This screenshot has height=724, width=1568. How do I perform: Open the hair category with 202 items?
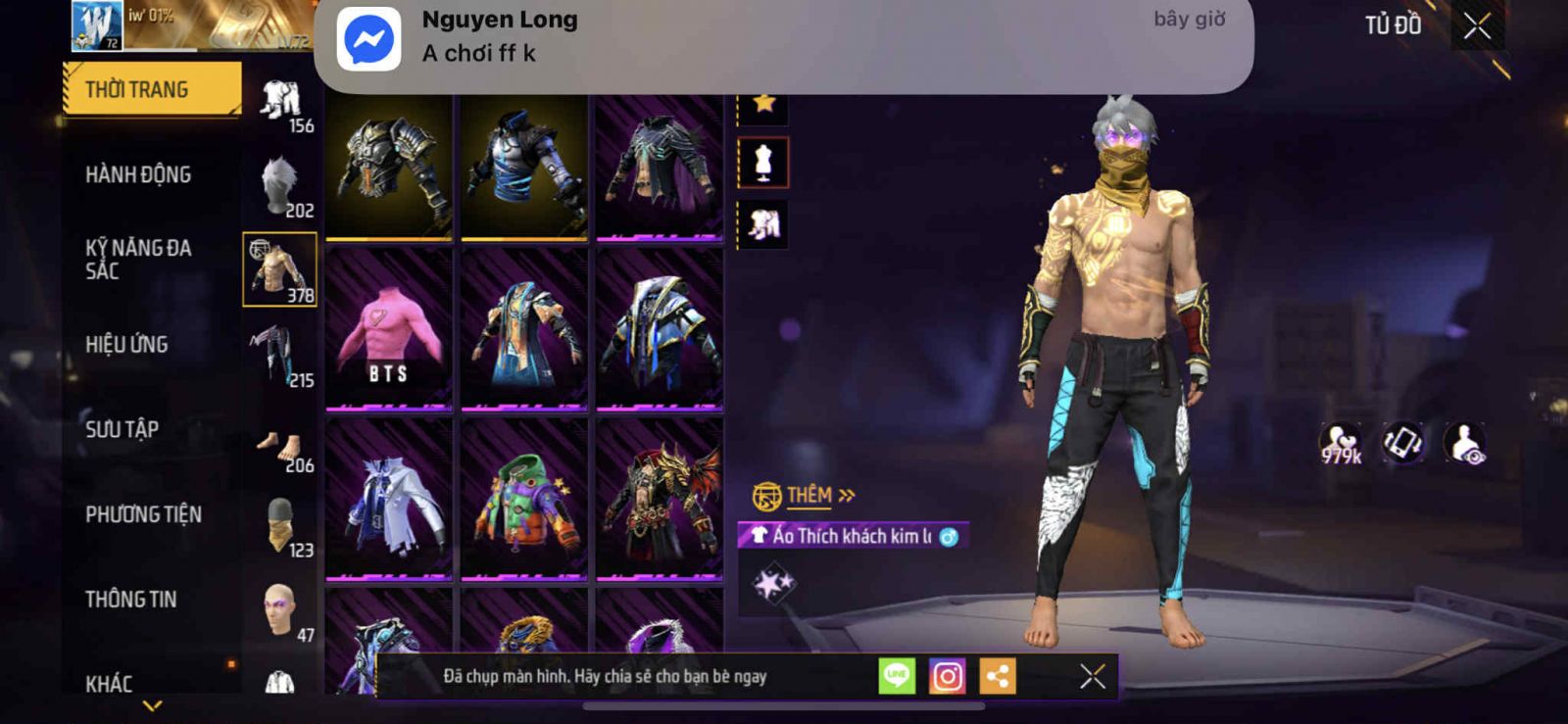coord(280,186)
